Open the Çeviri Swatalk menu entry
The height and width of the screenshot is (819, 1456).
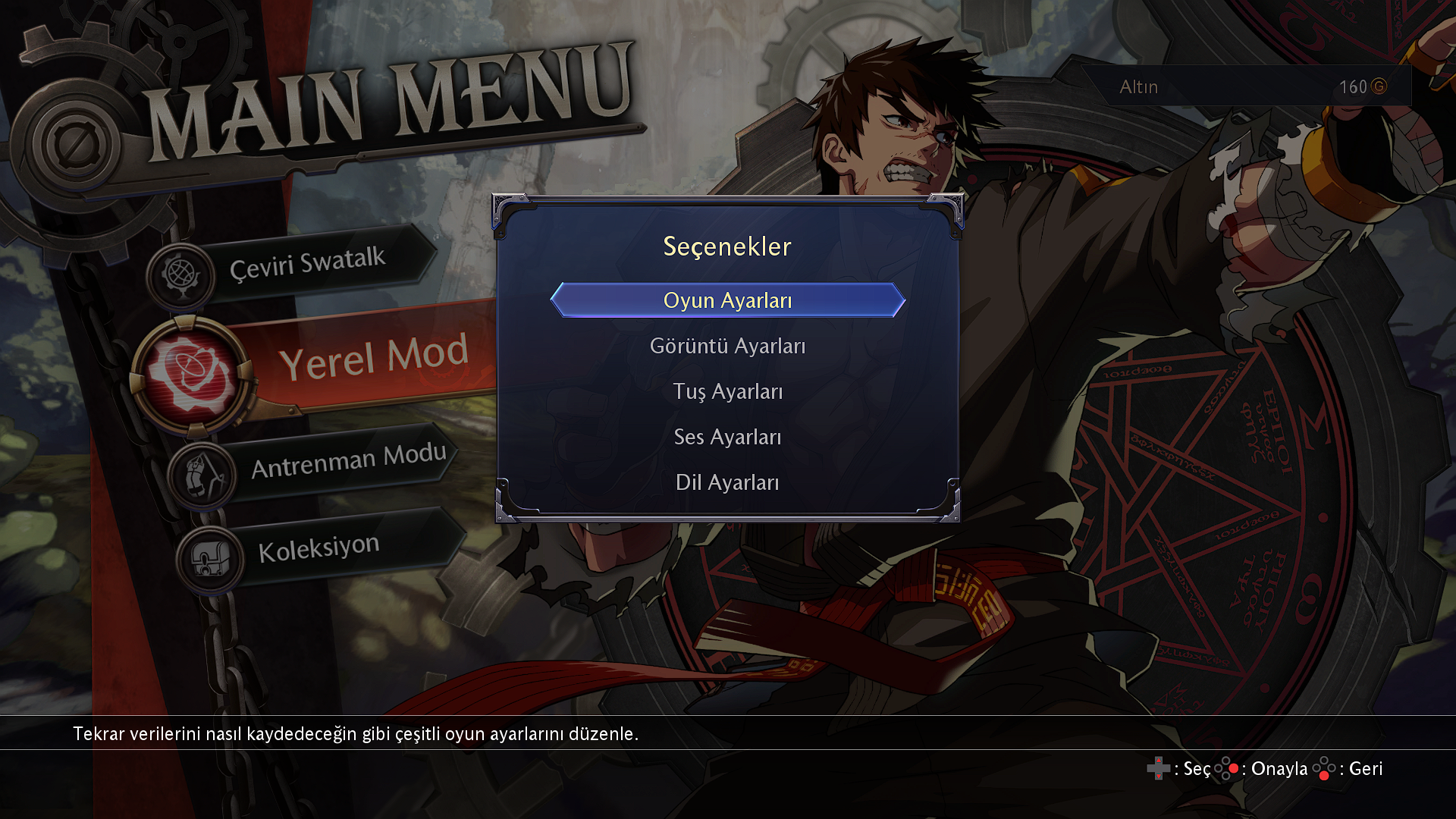(307, 264)
